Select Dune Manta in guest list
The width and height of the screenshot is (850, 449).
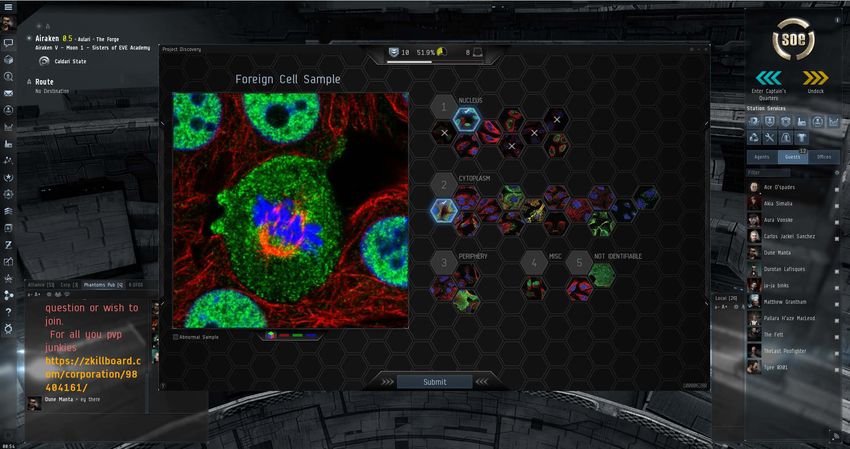click(778, 253)
